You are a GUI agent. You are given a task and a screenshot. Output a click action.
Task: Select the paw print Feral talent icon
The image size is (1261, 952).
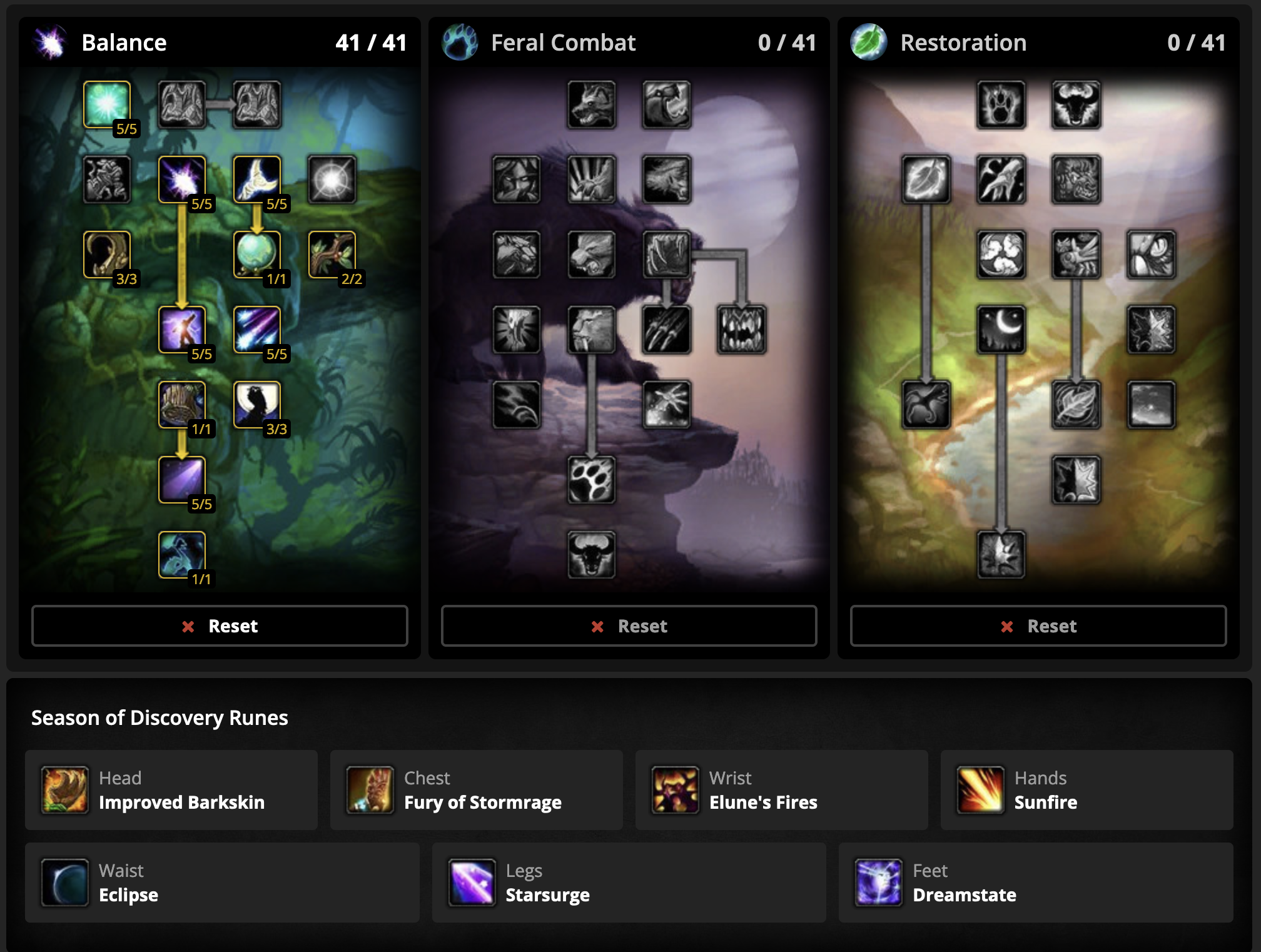tap(591, 480)
